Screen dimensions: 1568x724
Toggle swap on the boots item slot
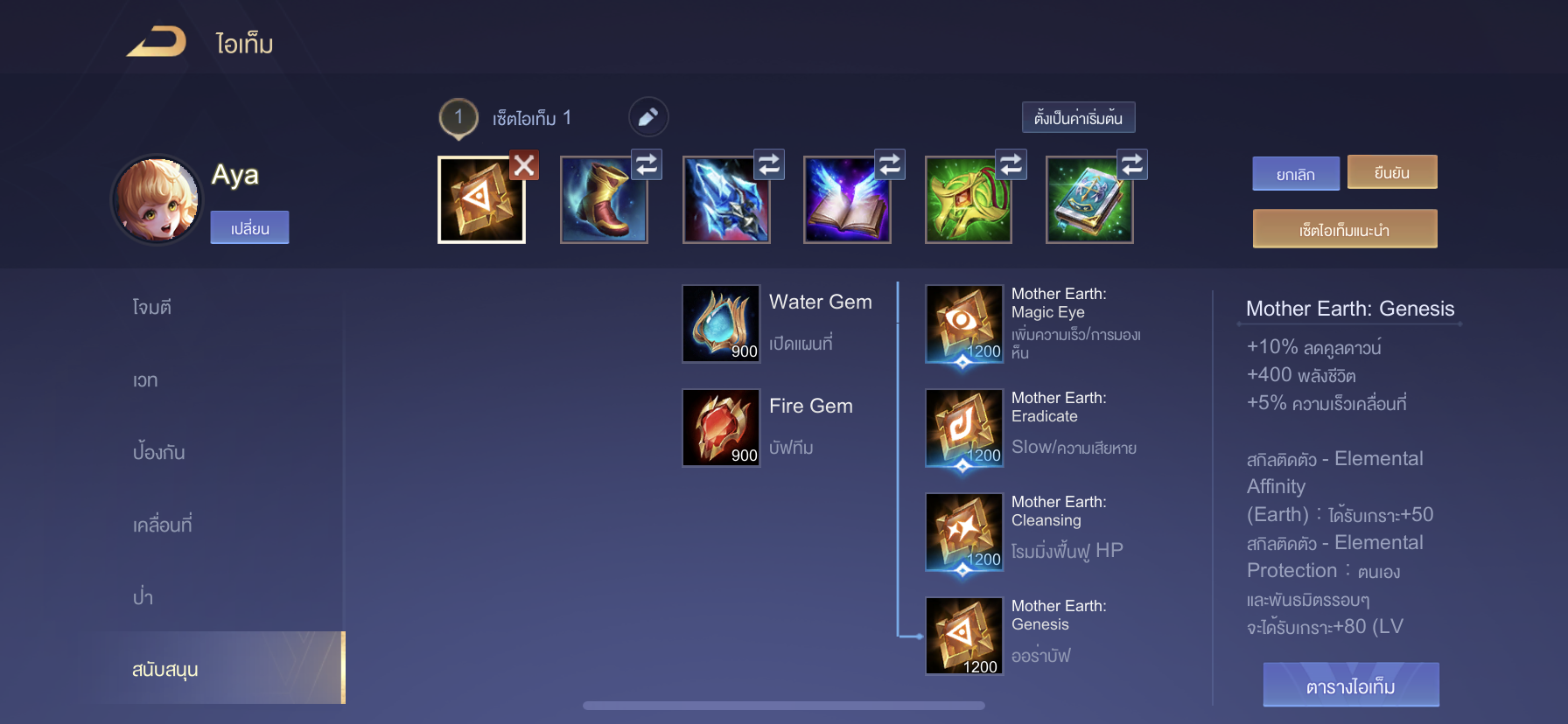[x=647, y=164]
